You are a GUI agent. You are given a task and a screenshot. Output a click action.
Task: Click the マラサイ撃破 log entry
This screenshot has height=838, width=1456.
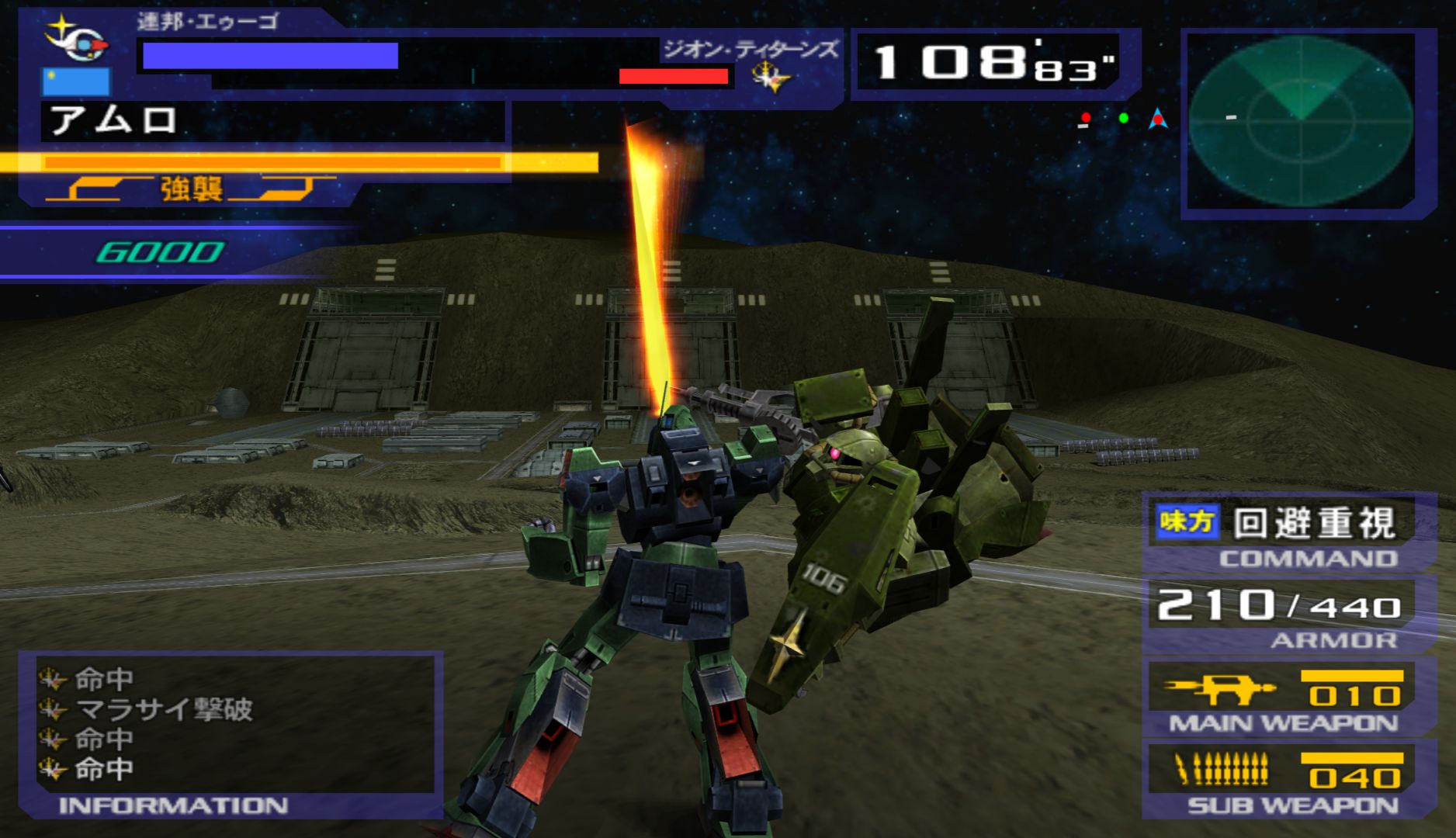(163, 709)
